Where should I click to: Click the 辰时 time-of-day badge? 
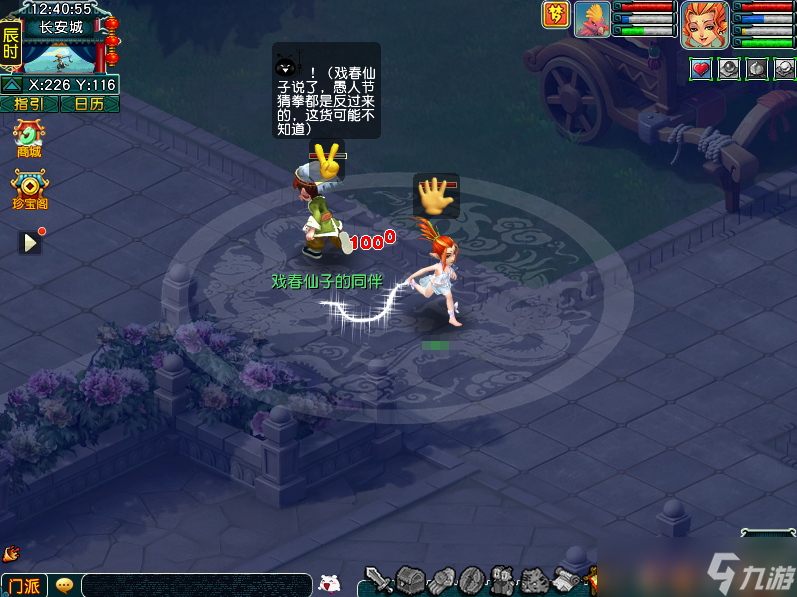tap(11, 44)
